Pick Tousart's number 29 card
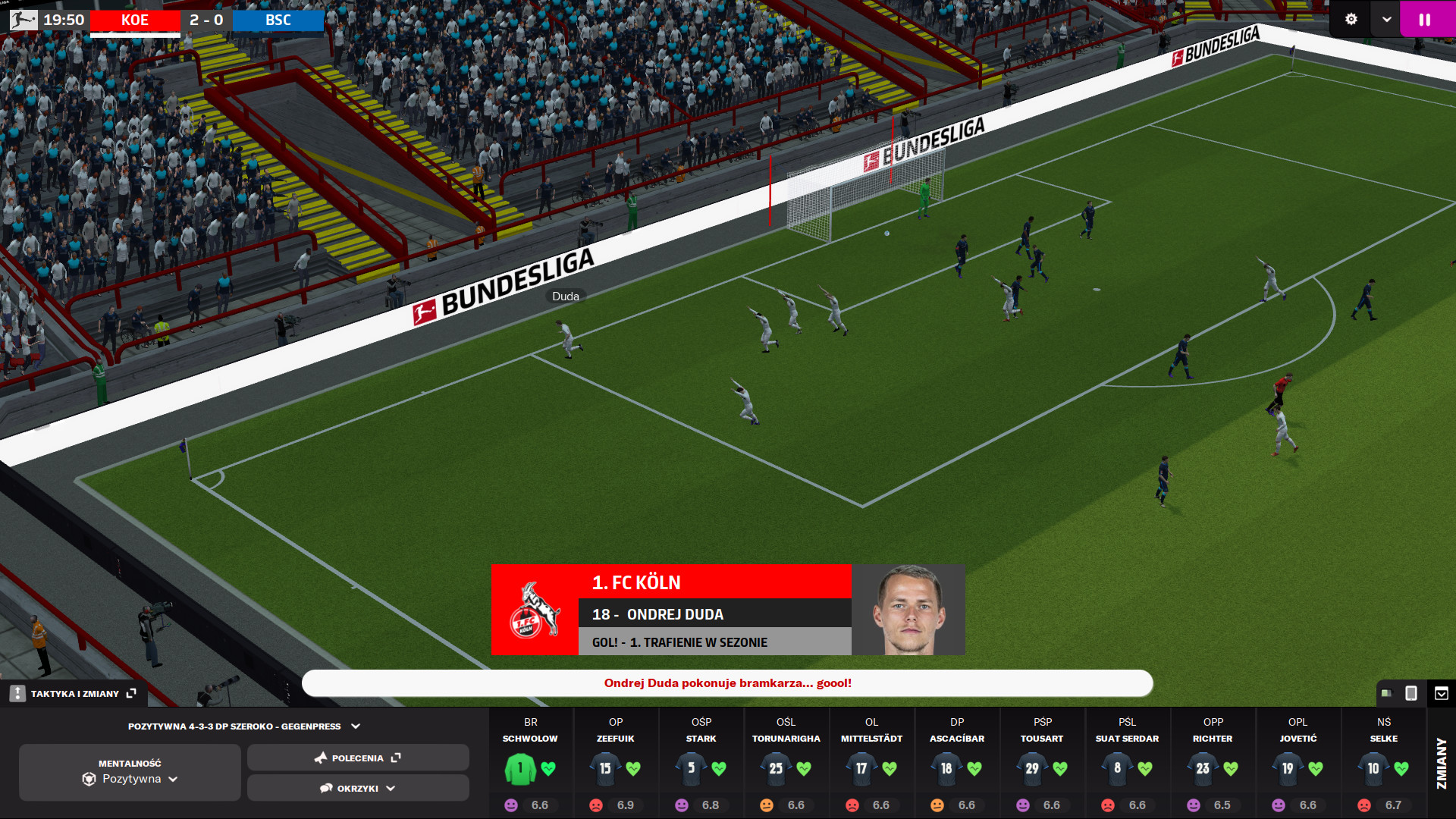Viewport: 1456px width, 819px height. point(1032,768)
